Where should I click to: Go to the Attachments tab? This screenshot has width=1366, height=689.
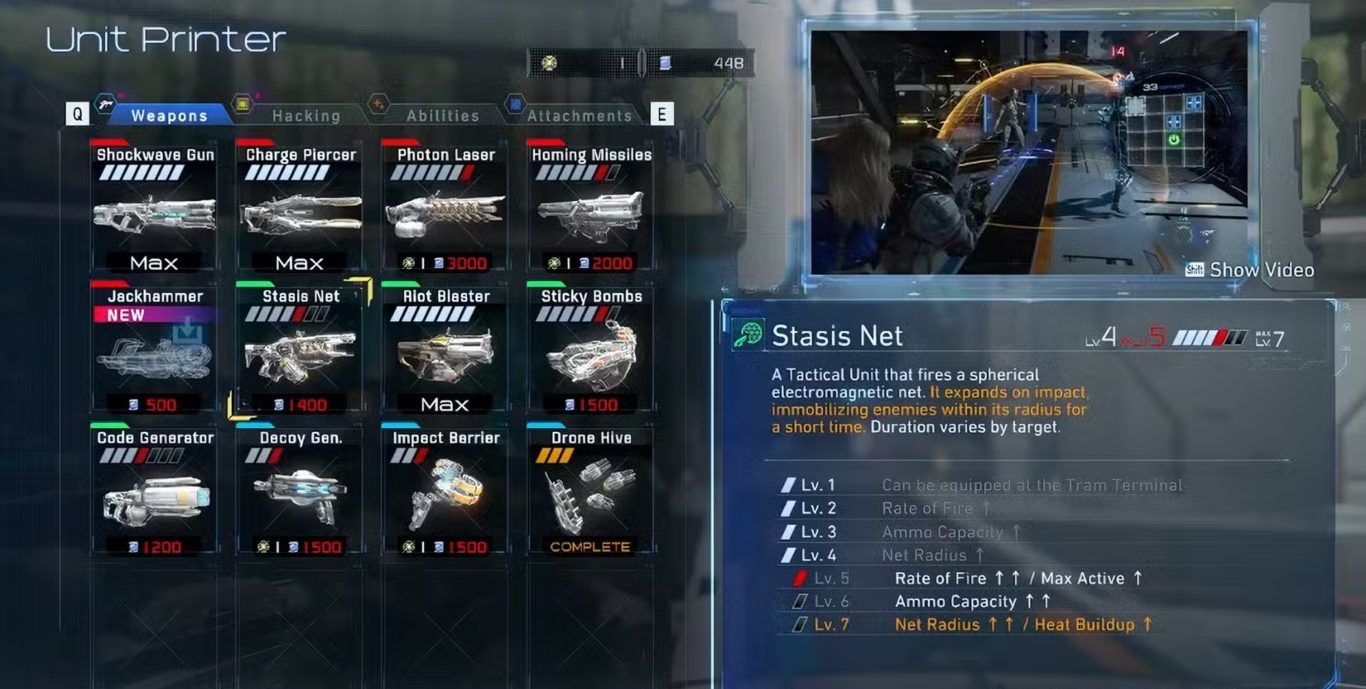tap(579, 116)
